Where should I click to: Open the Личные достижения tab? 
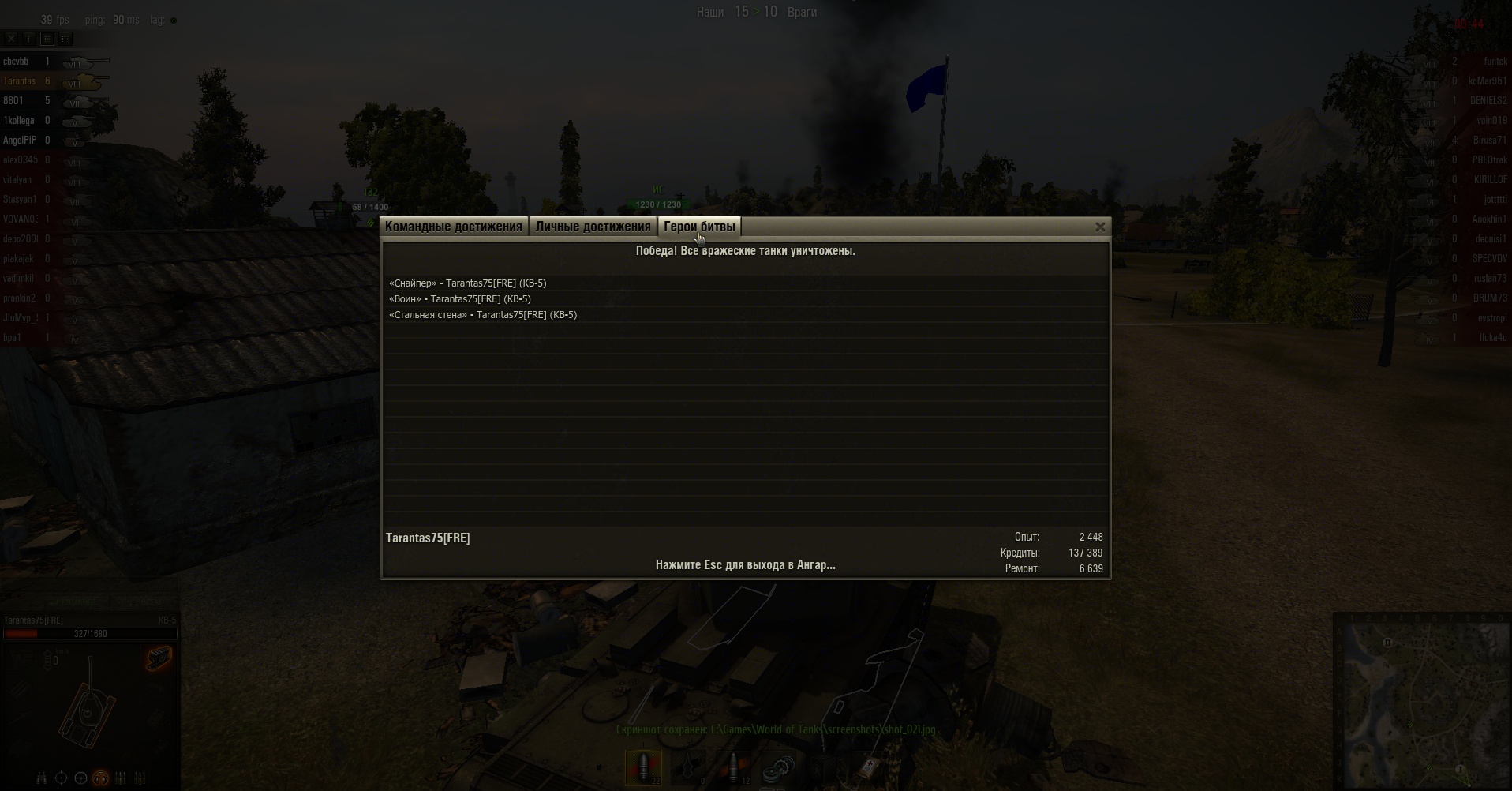(593, 227)
